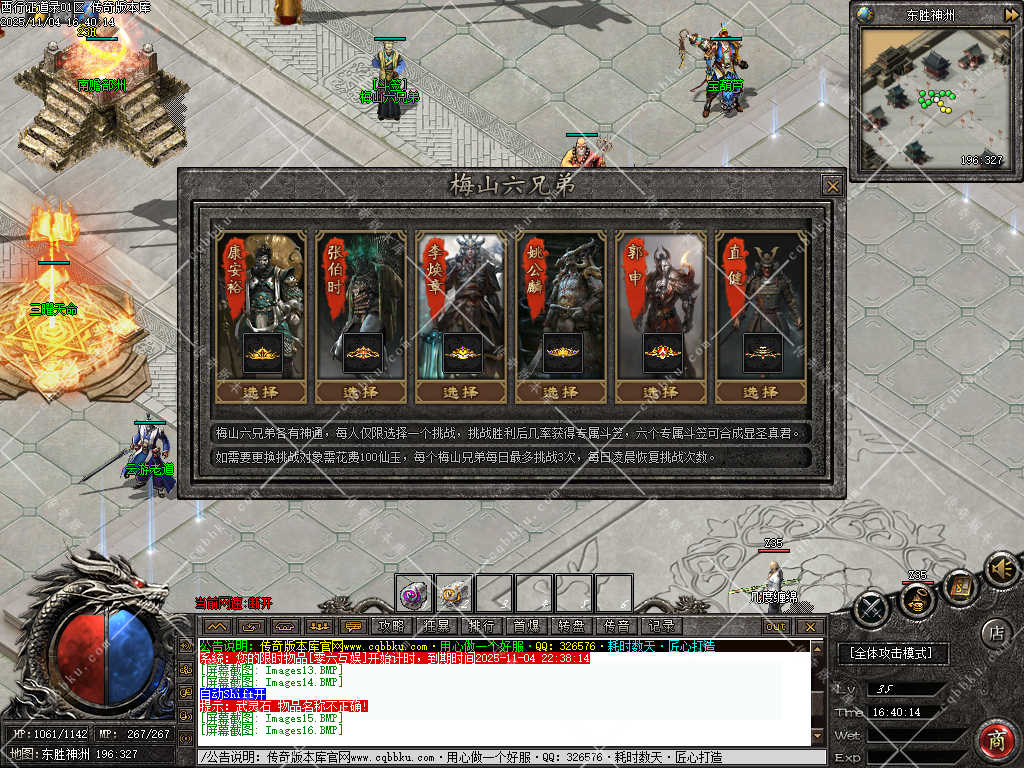Open the 转盘 lucky wheel
Screen dimensions: 1024x768
point(571,627)
